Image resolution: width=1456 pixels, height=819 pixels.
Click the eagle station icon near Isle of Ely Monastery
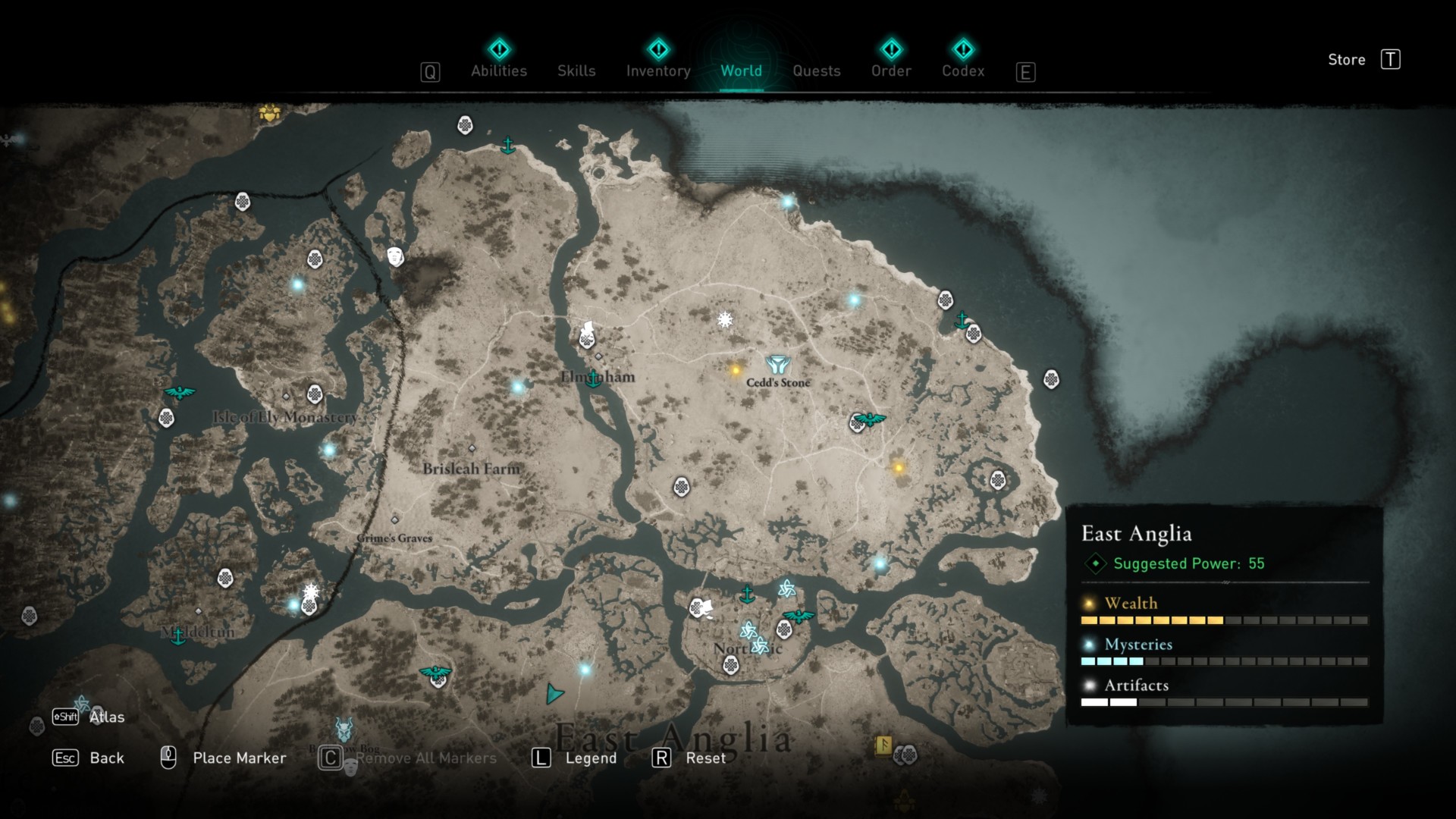tap(180, 393)
